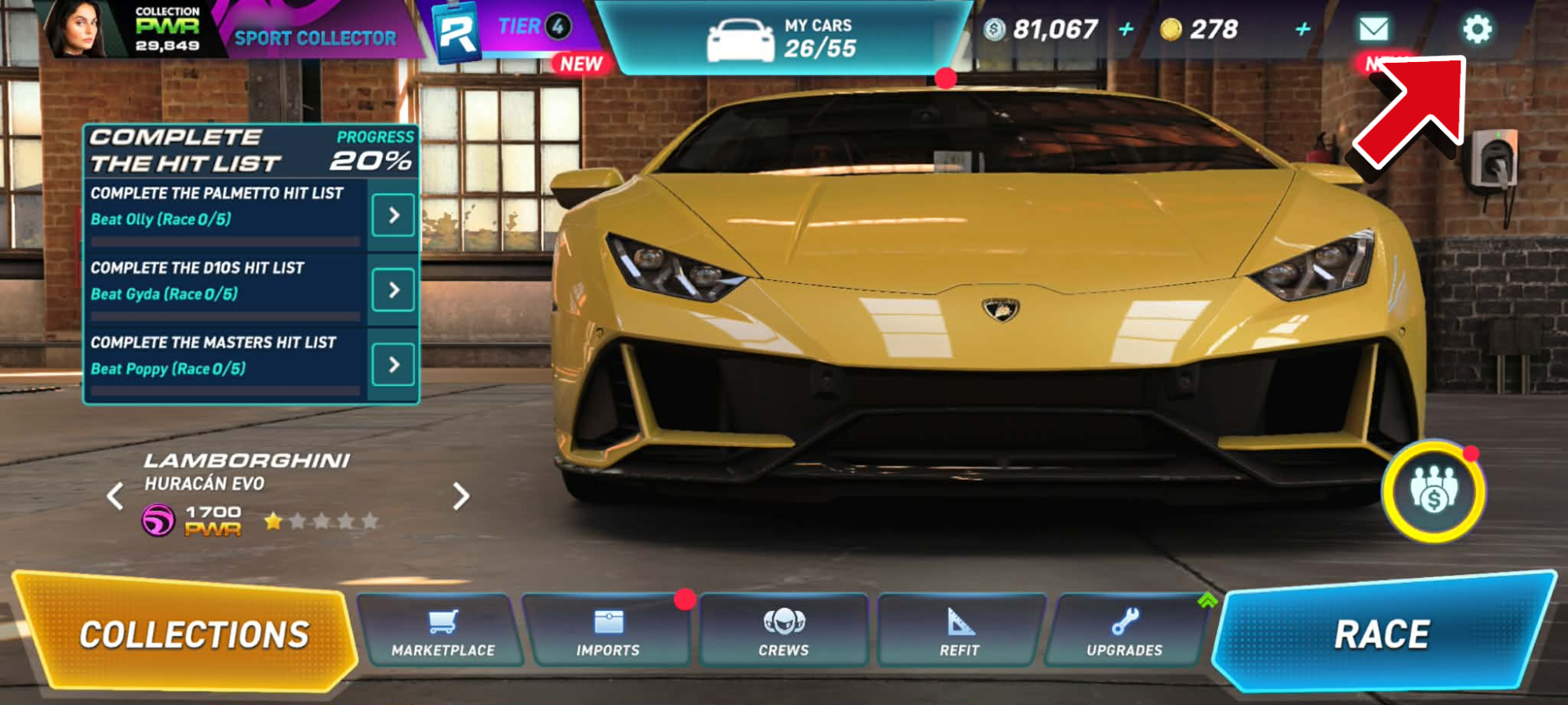Screen dimensions: 1568x705
Task: Open the Upgrades menu
Action: (1125, 632)
